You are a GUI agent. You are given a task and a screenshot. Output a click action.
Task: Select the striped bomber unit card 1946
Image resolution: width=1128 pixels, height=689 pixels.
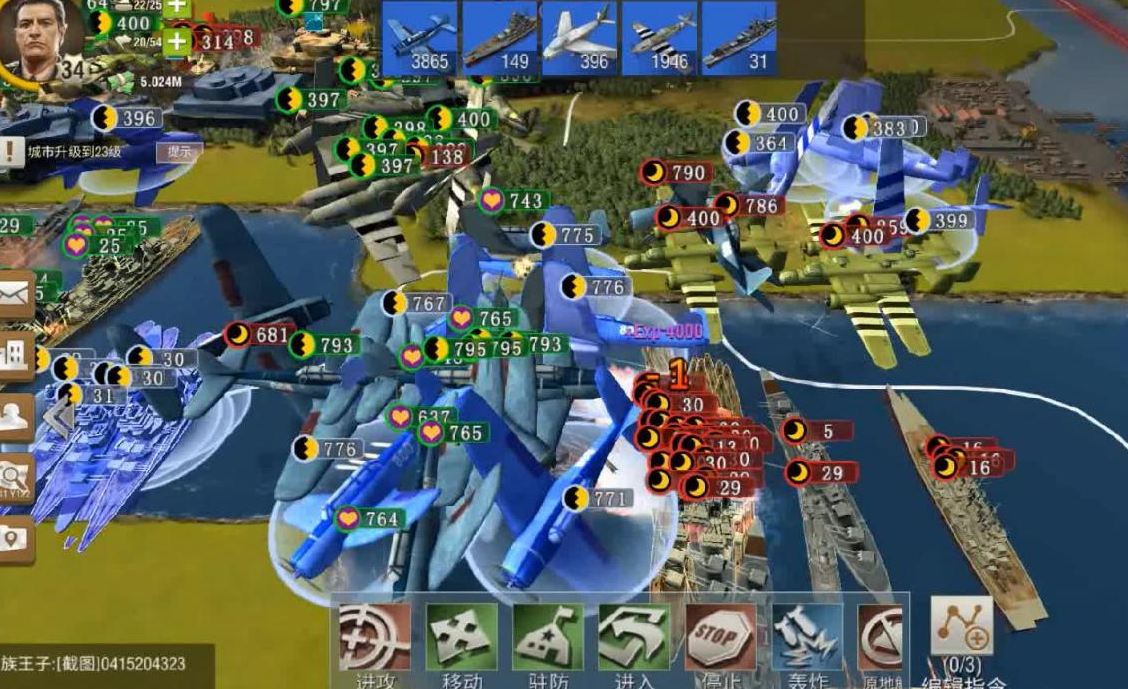point(660,37)
